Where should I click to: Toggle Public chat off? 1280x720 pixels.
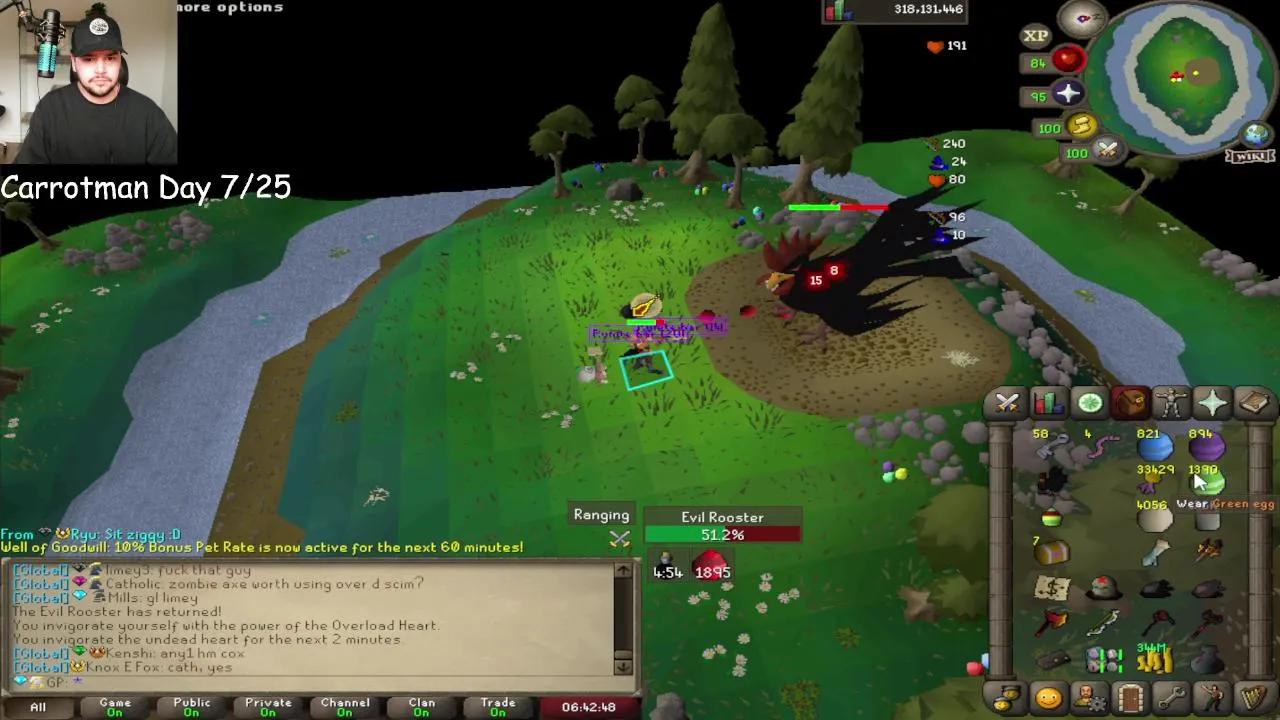[x=190, y=706]
